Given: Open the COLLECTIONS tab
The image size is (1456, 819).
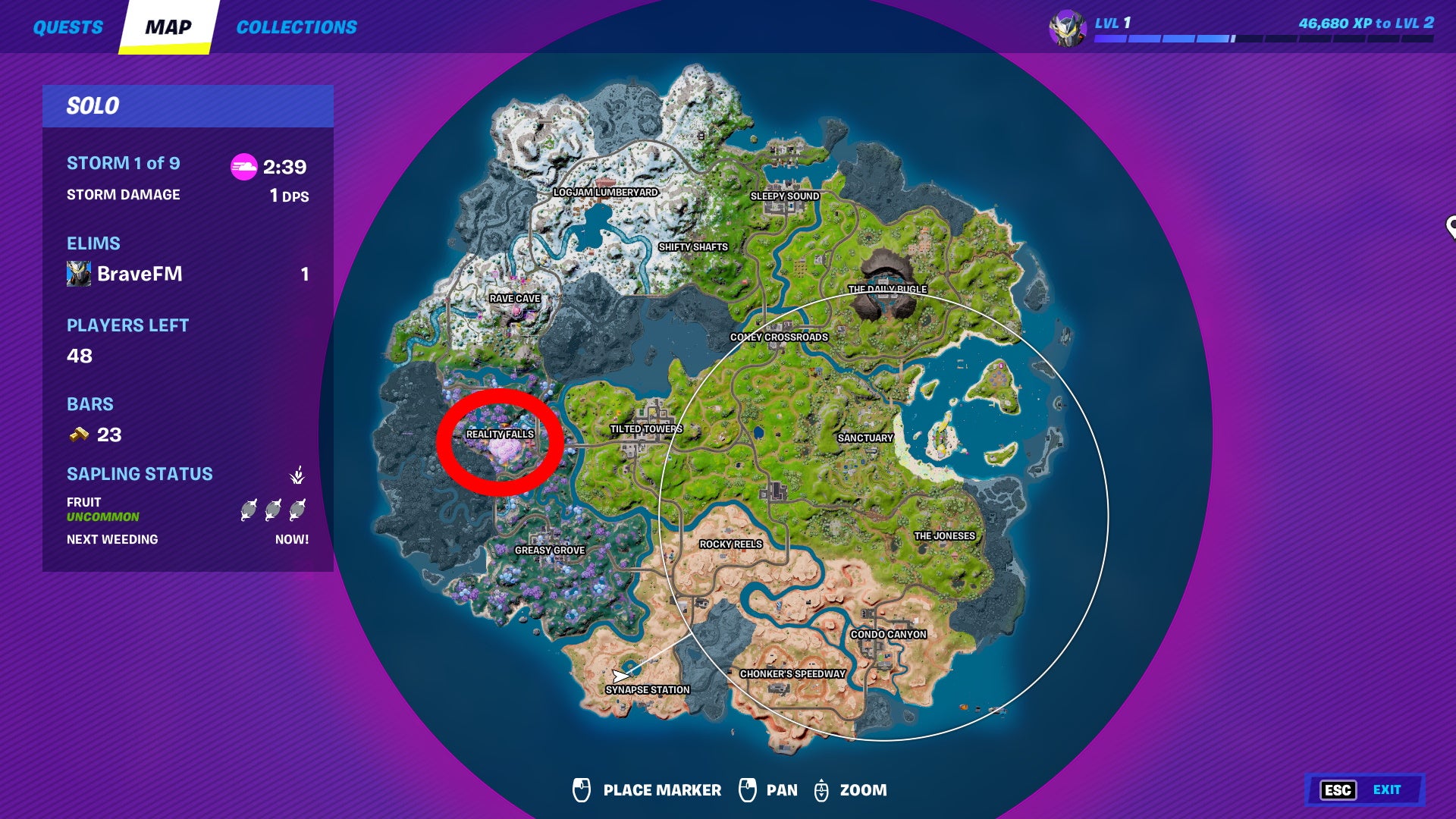Looking at the screenshot, I should point(297,27).
